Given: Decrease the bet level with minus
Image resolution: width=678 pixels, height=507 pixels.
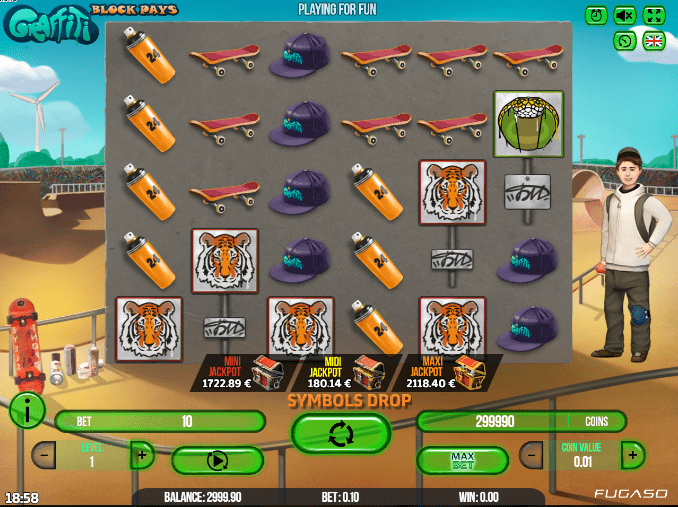Looking at the screenshot, I should point(44,456).
